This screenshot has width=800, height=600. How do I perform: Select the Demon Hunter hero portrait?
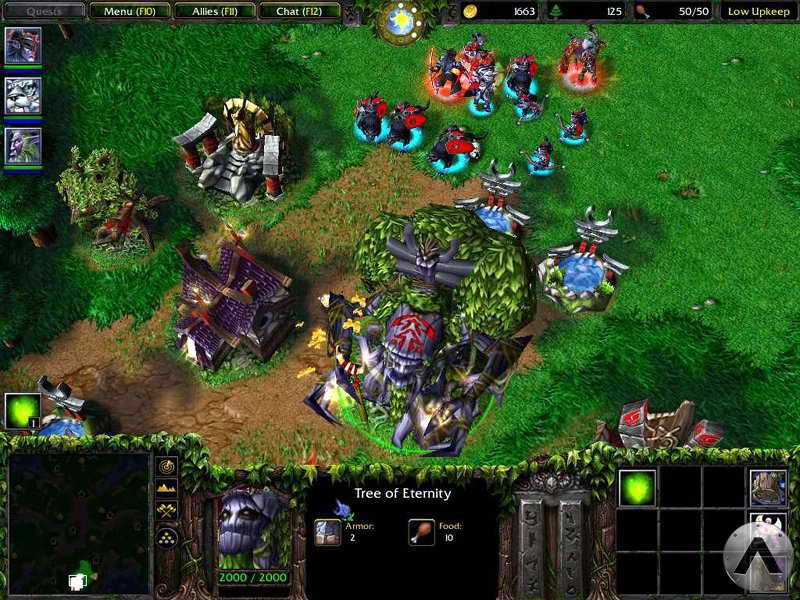pos(22,45)
